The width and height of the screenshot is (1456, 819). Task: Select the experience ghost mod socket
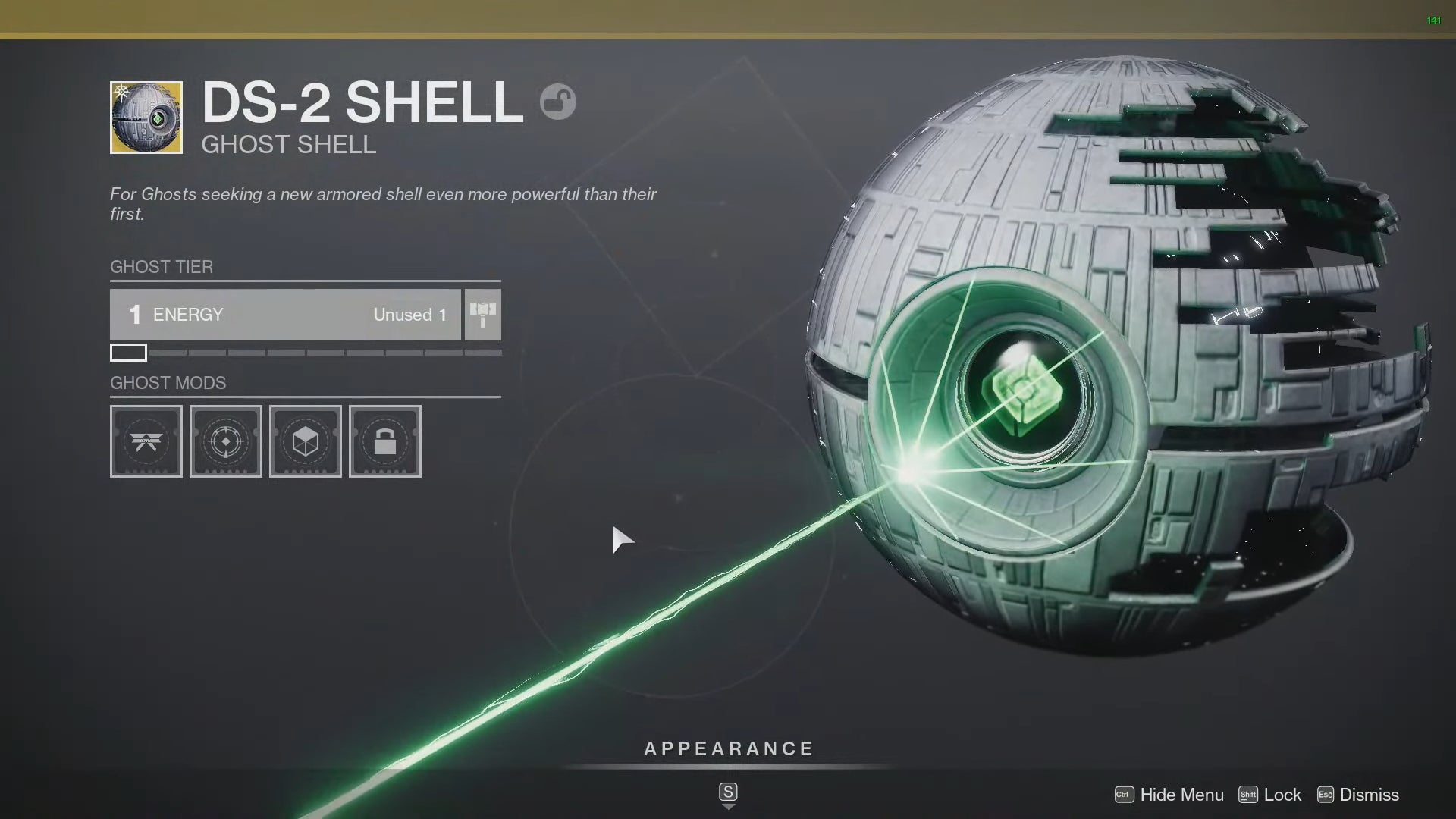146,441
